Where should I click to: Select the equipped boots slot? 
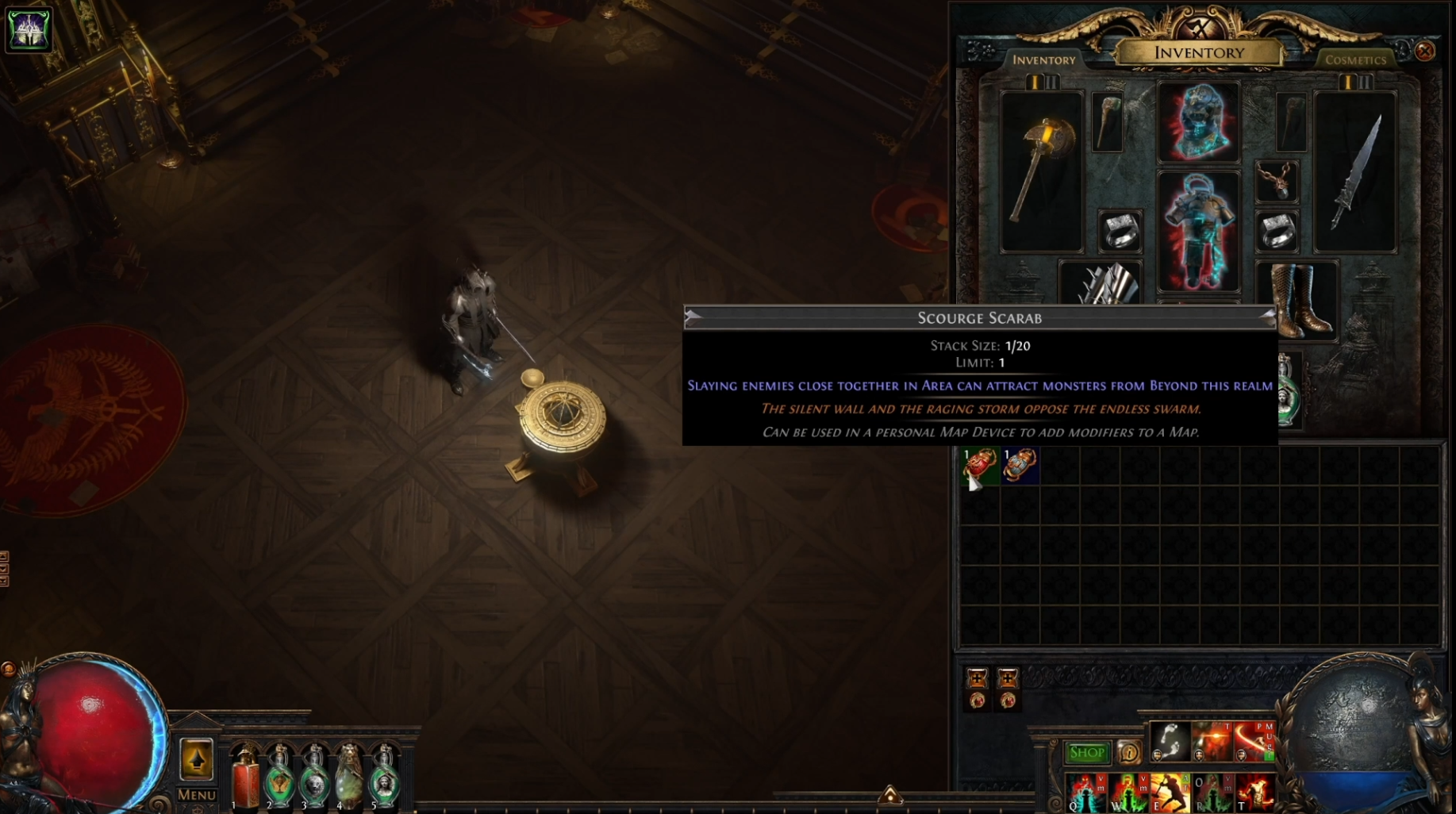pyautogui.click(x=1297, y=300)
